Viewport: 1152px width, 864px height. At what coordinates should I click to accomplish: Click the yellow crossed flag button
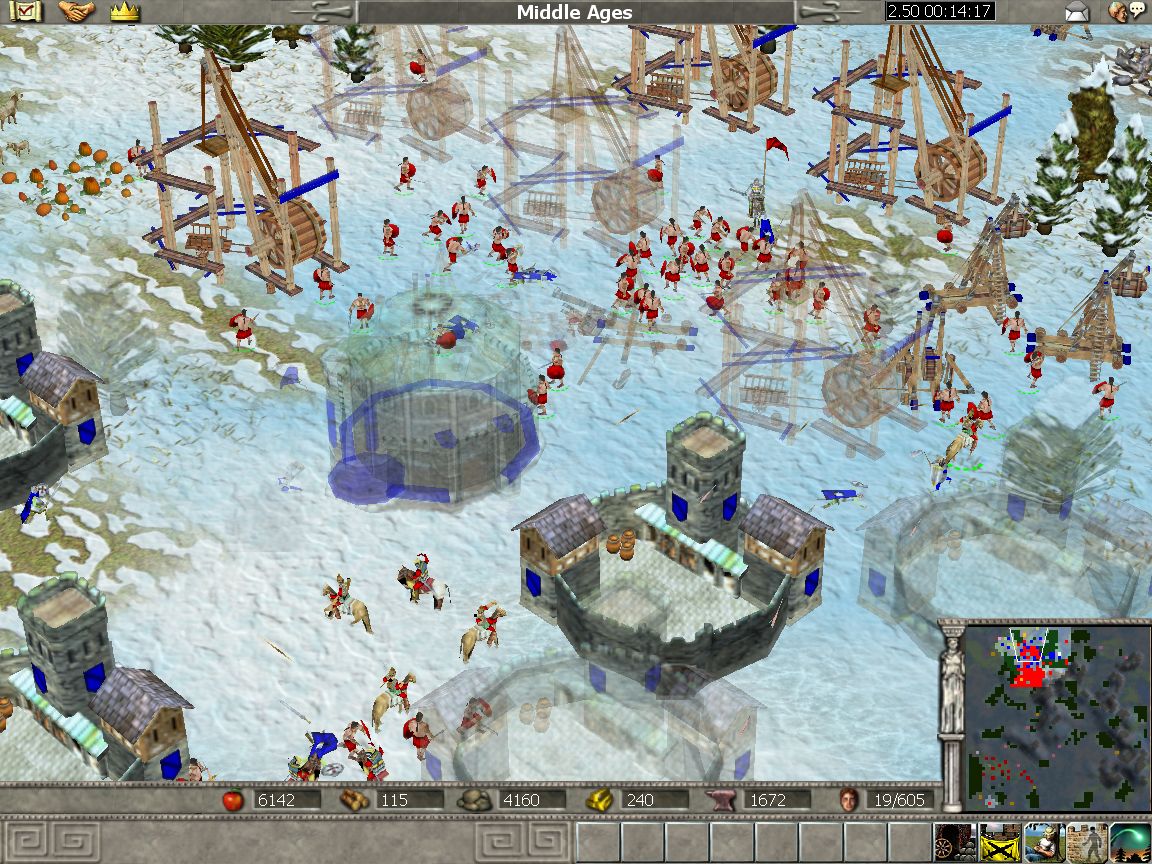click(x=998, y=842)
